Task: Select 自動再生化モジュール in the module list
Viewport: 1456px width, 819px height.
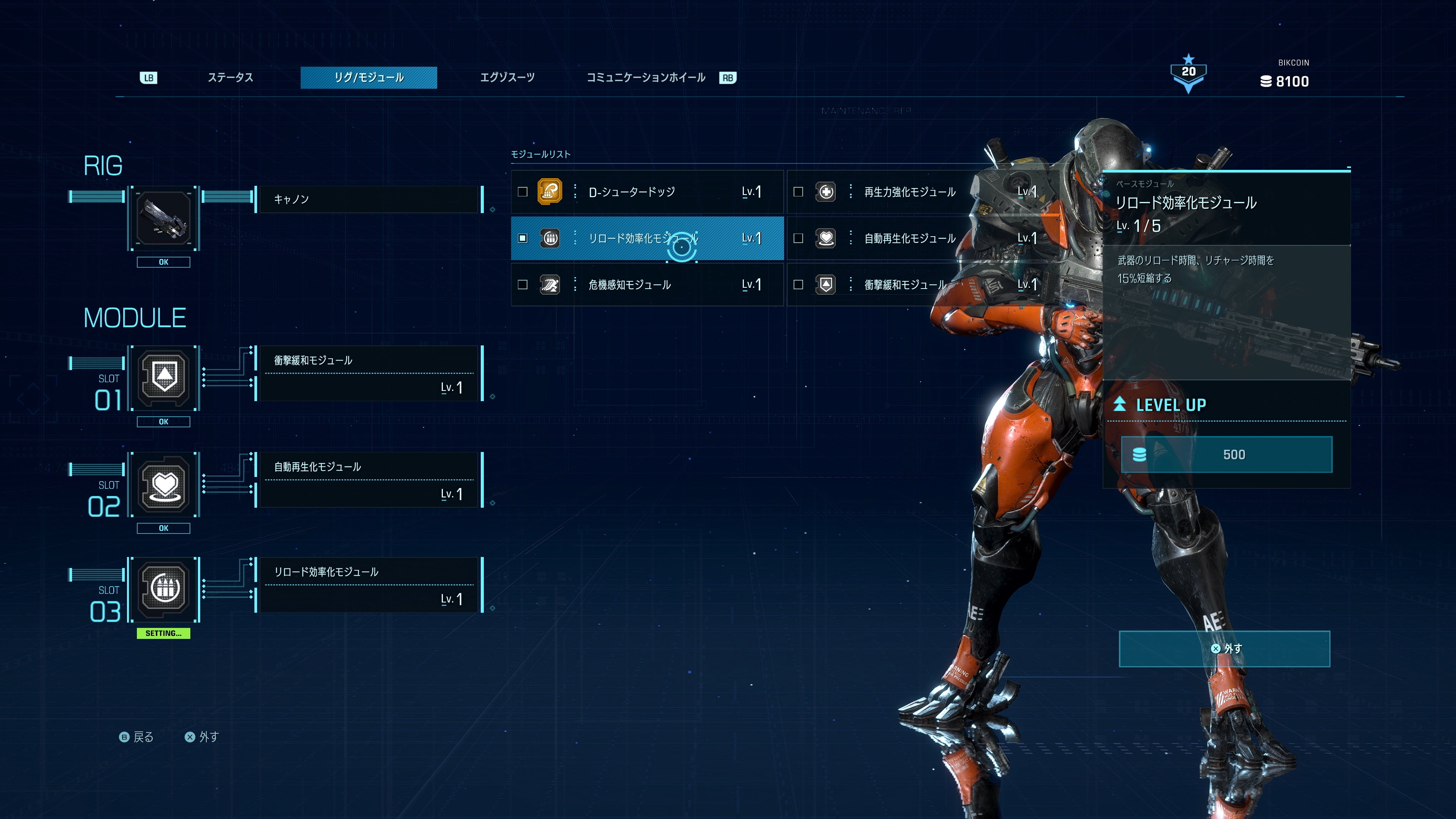Action: point(910,238)
